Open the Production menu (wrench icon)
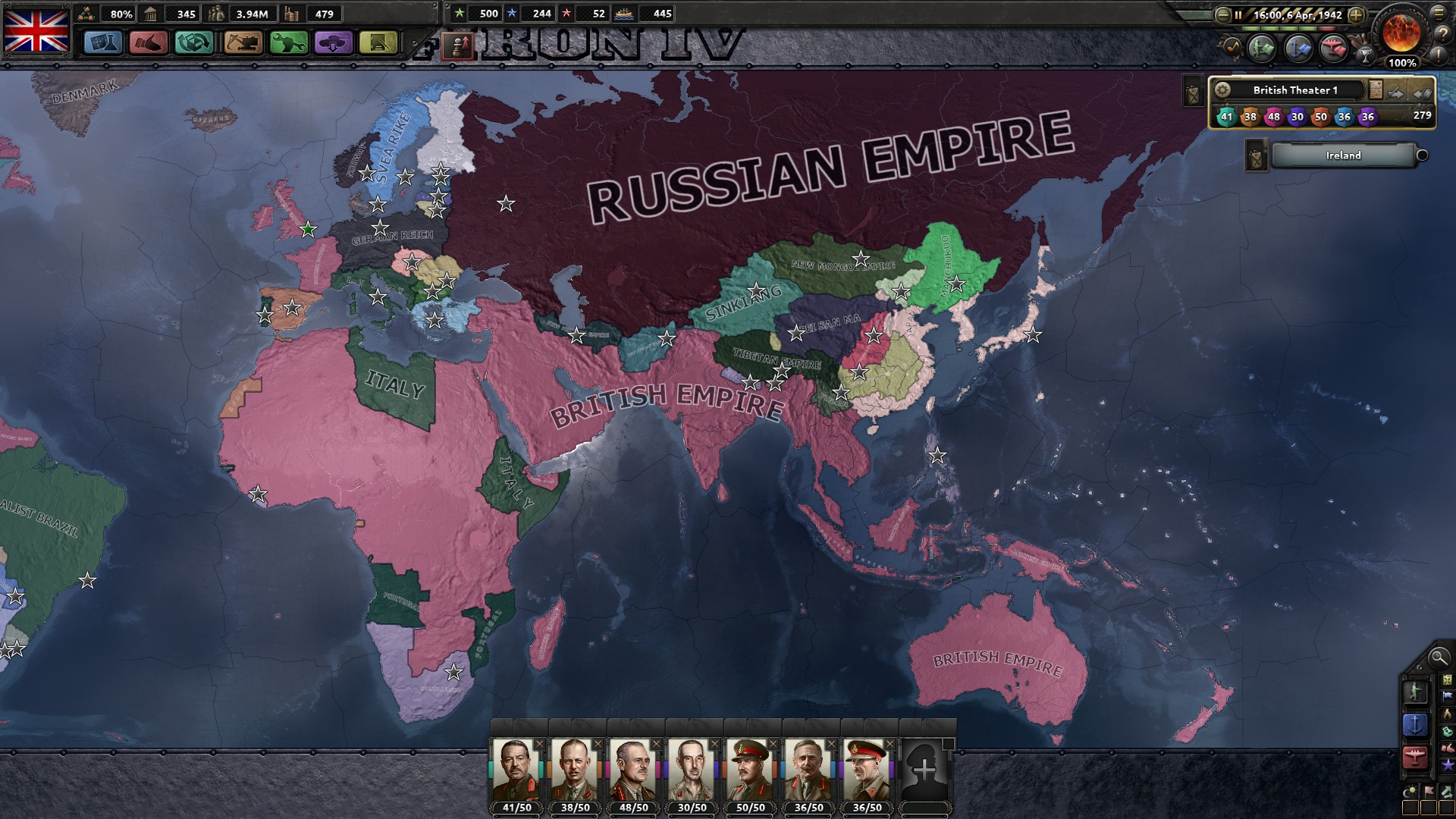Image resolution: width=1456 pixels, height=819 pixels. coord(289,42)
